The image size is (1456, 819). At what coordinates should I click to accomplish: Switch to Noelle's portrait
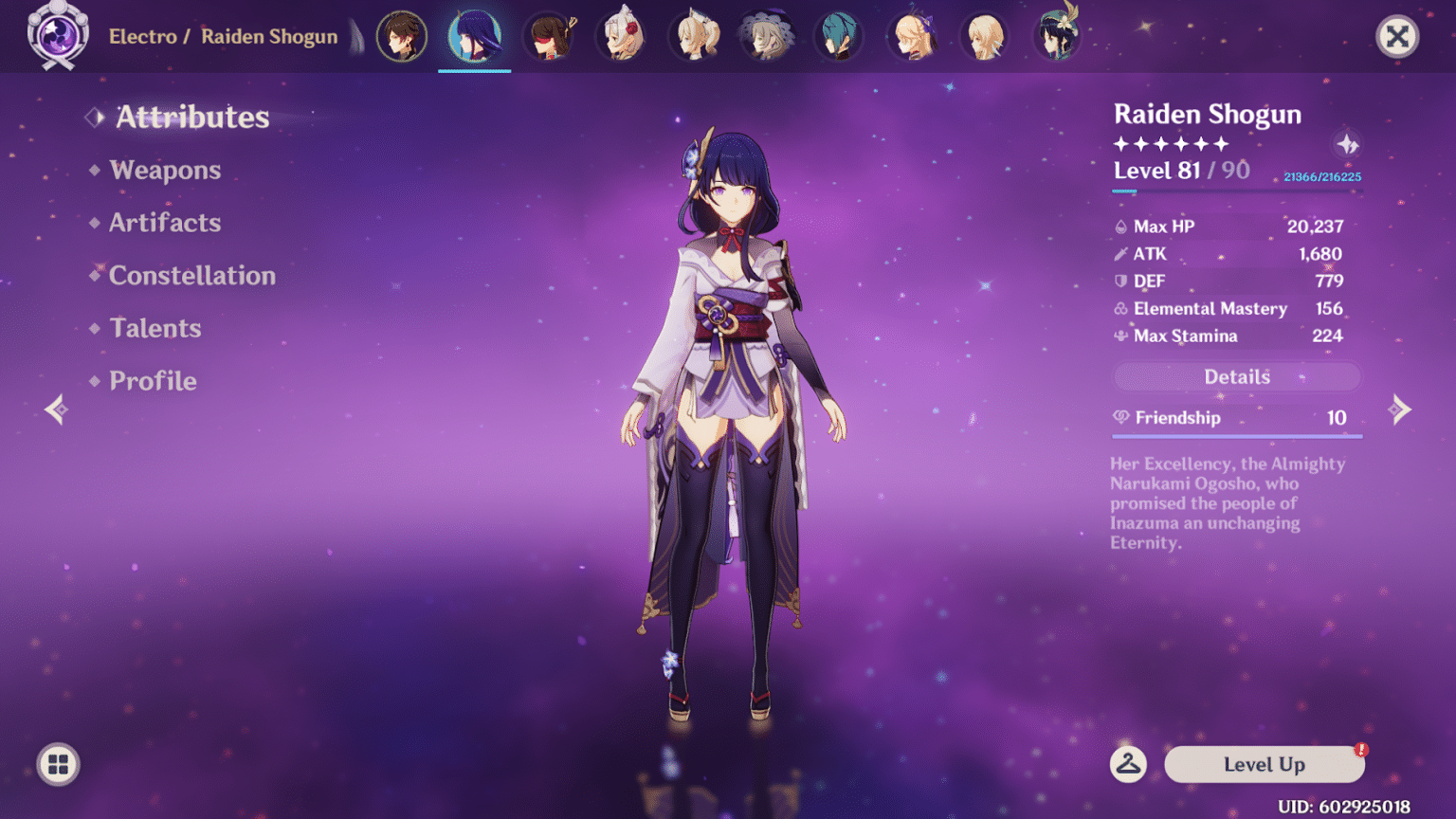(x=622, y=37)
